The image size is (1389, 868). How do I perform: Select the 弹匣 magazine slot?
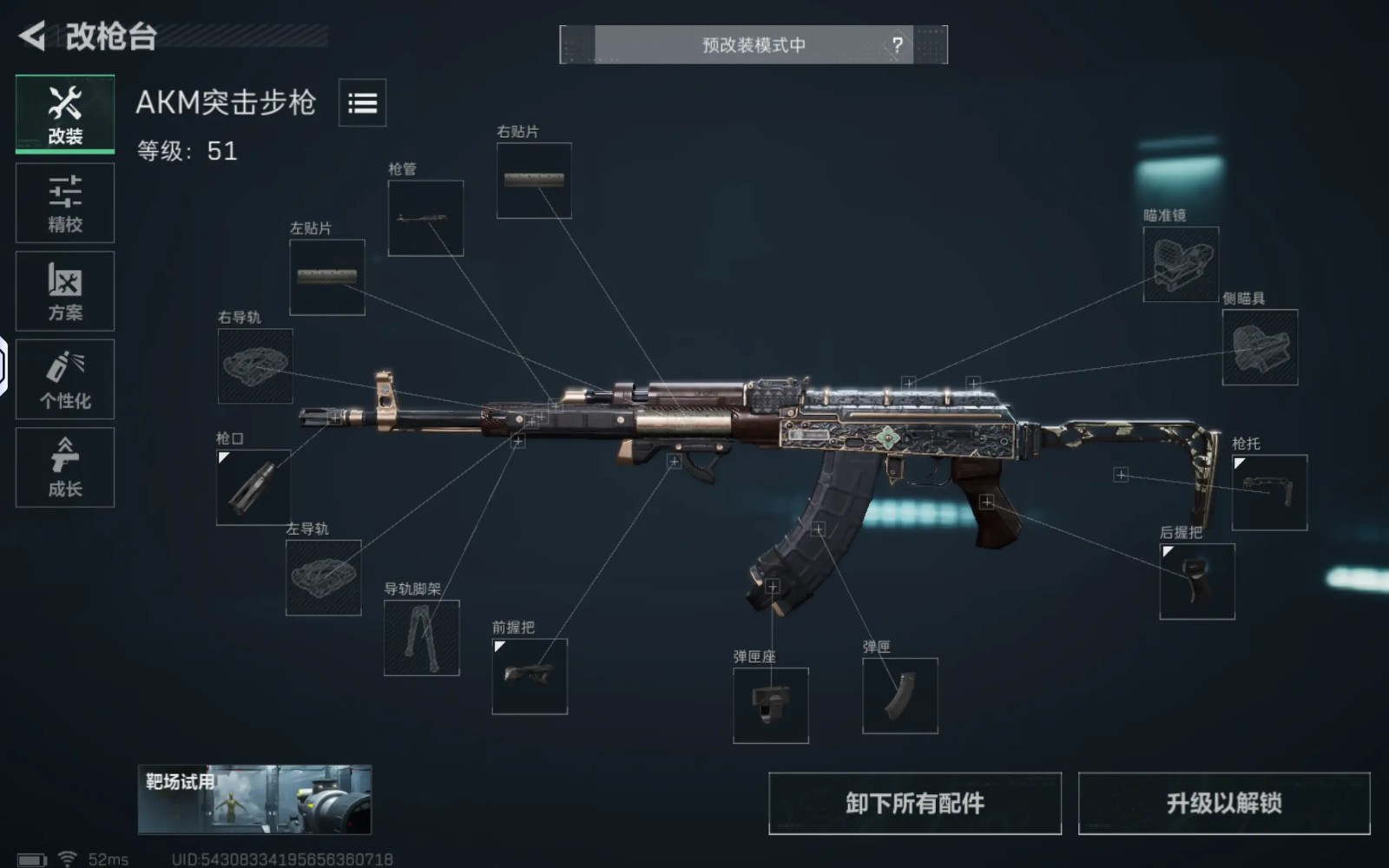900,695
